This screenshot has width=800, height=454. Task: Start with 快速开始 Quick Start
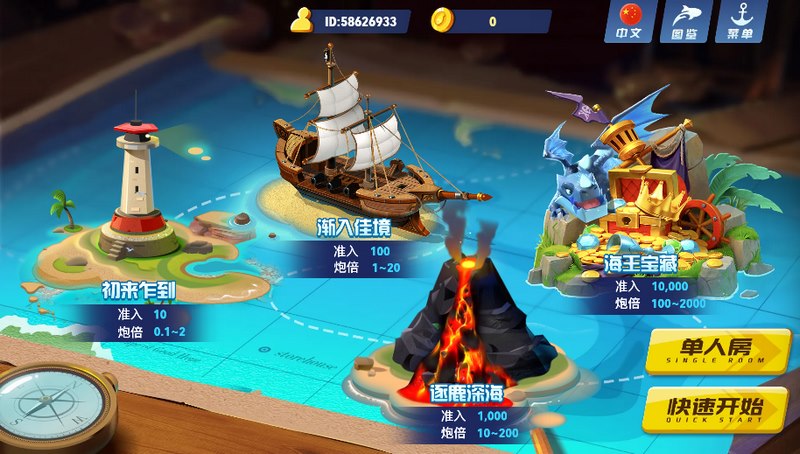717,408
